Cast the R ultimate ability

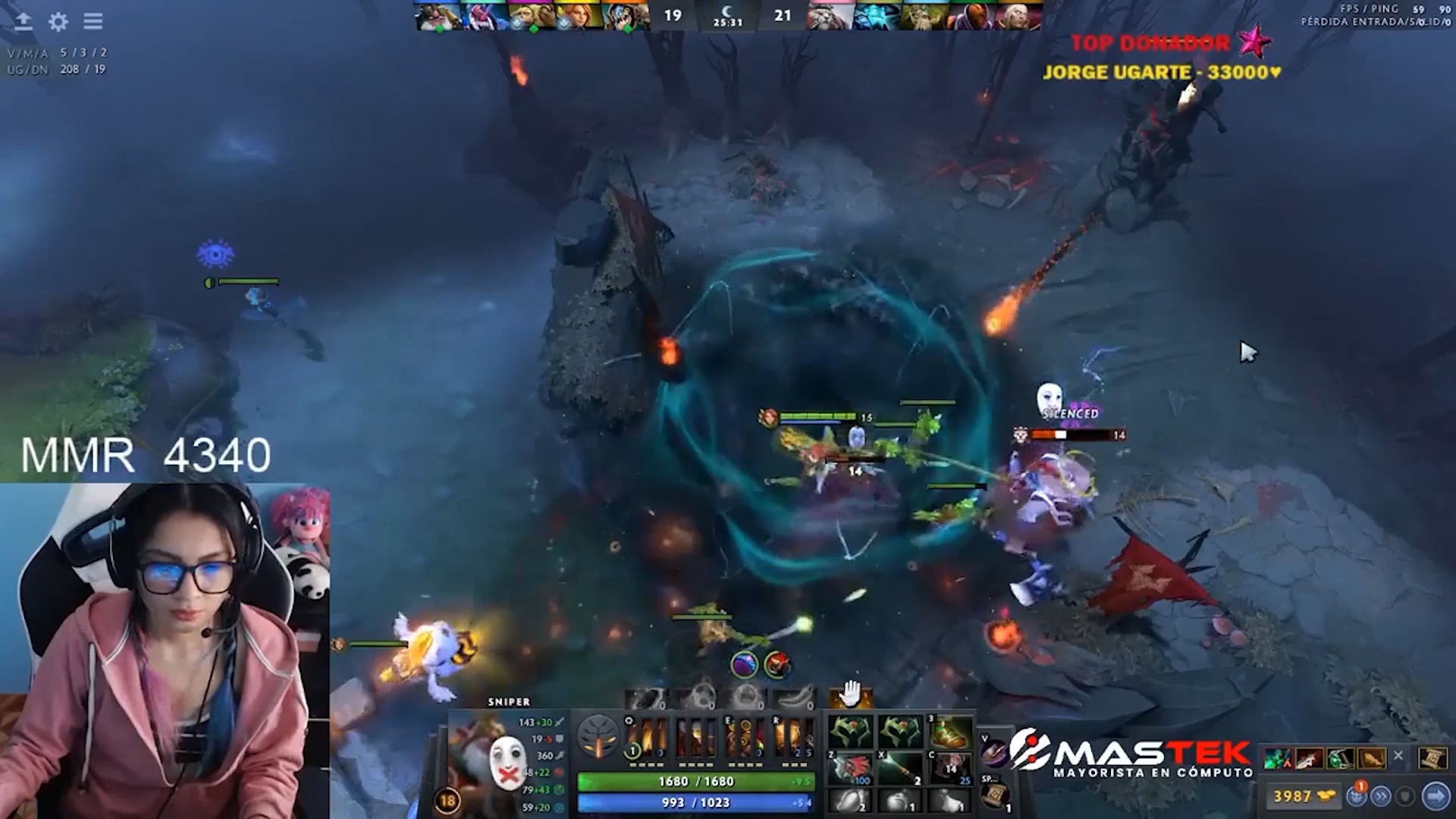792,736
